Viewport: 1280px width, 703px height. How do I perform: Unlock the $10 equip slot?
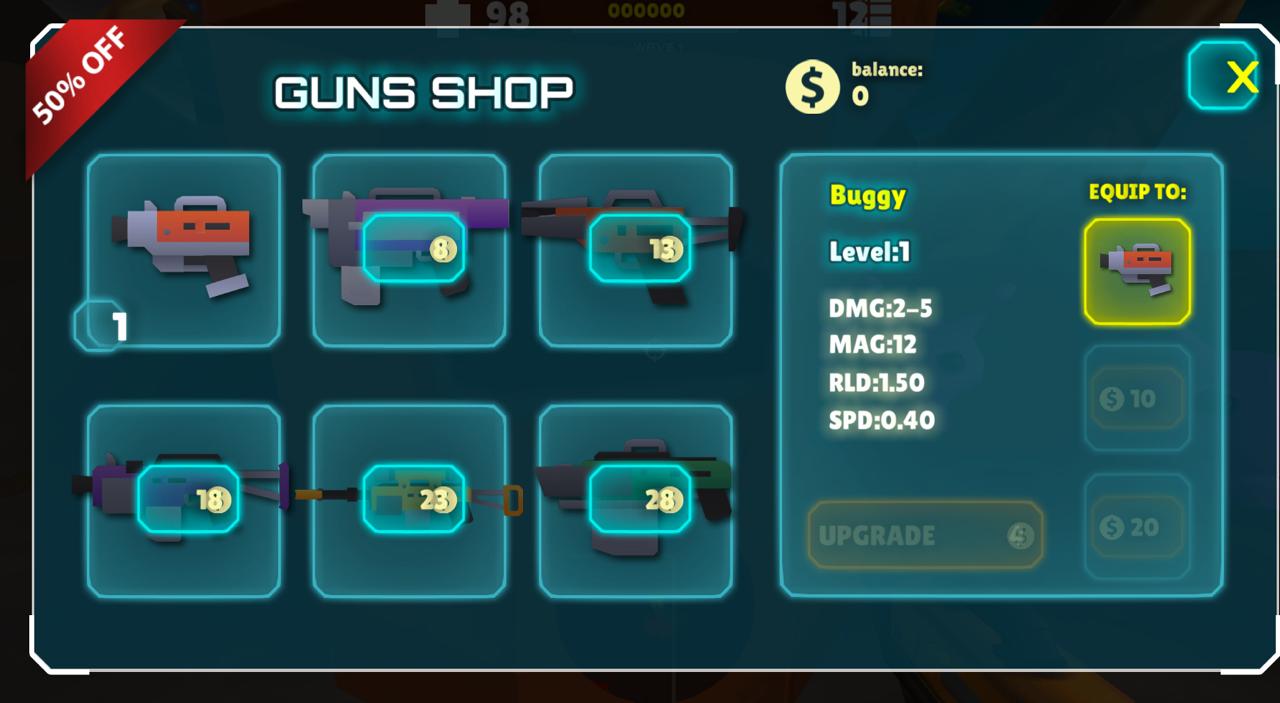pos(1137,399)
